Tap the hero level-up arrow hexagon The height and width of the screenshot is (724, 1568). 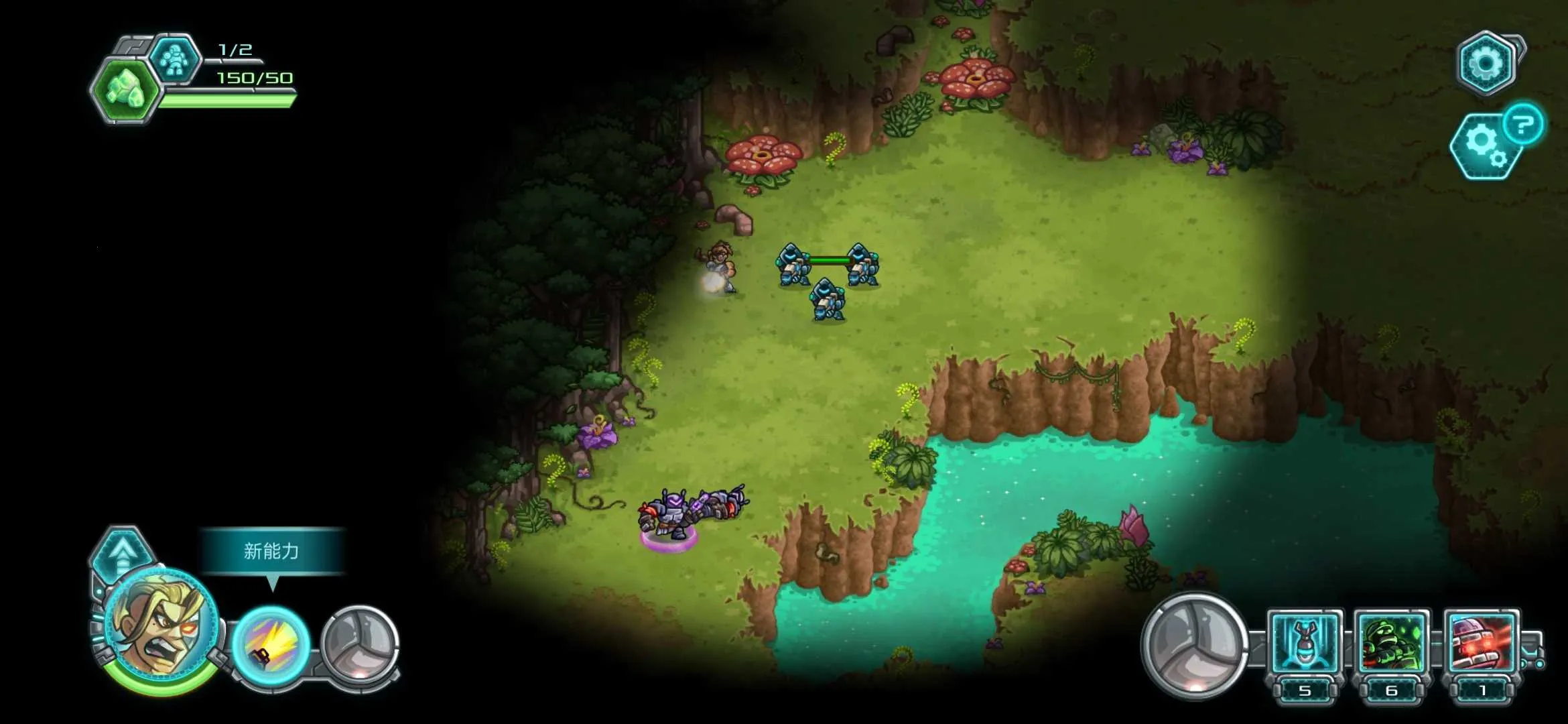pos(123,552)
